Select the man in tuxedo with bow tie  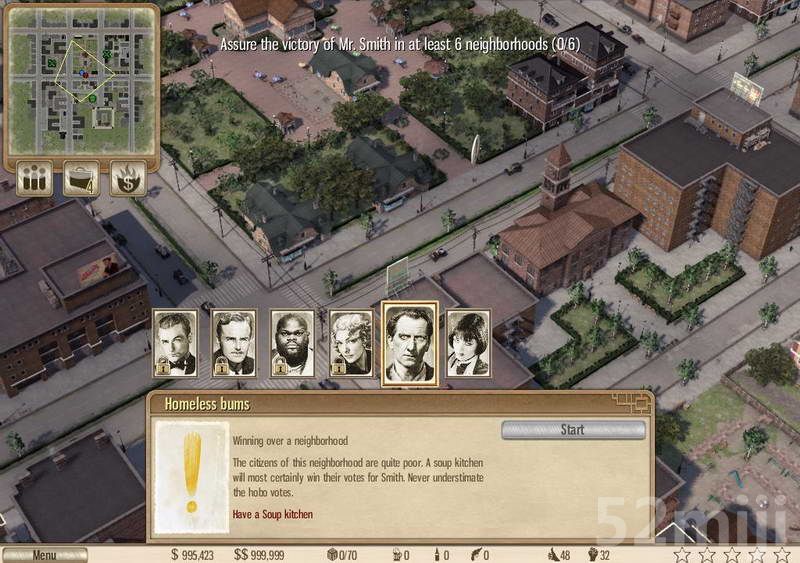[175, 343]
